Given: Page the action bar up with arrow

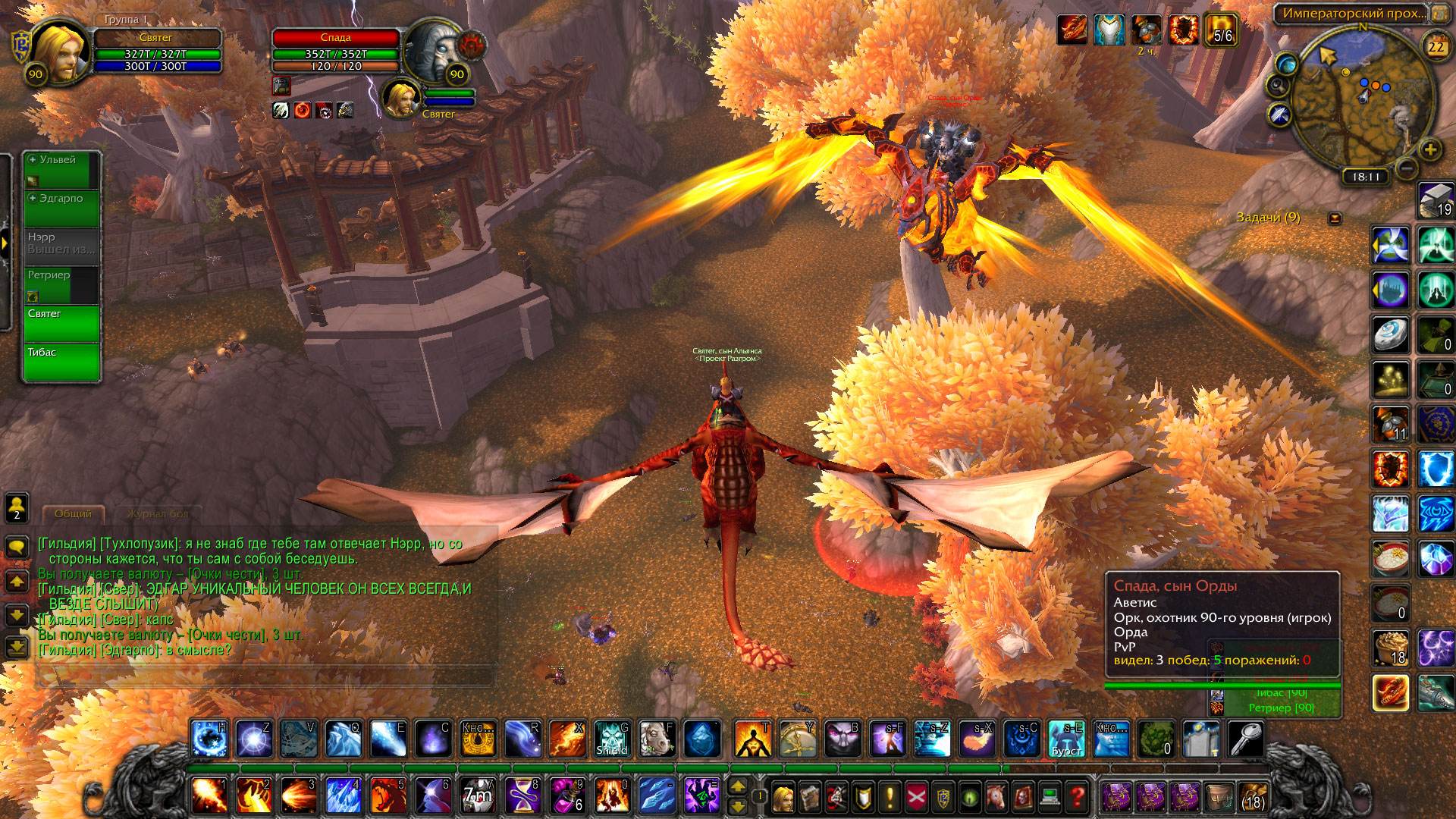Looking at the screenshot, I should [738, 786].
